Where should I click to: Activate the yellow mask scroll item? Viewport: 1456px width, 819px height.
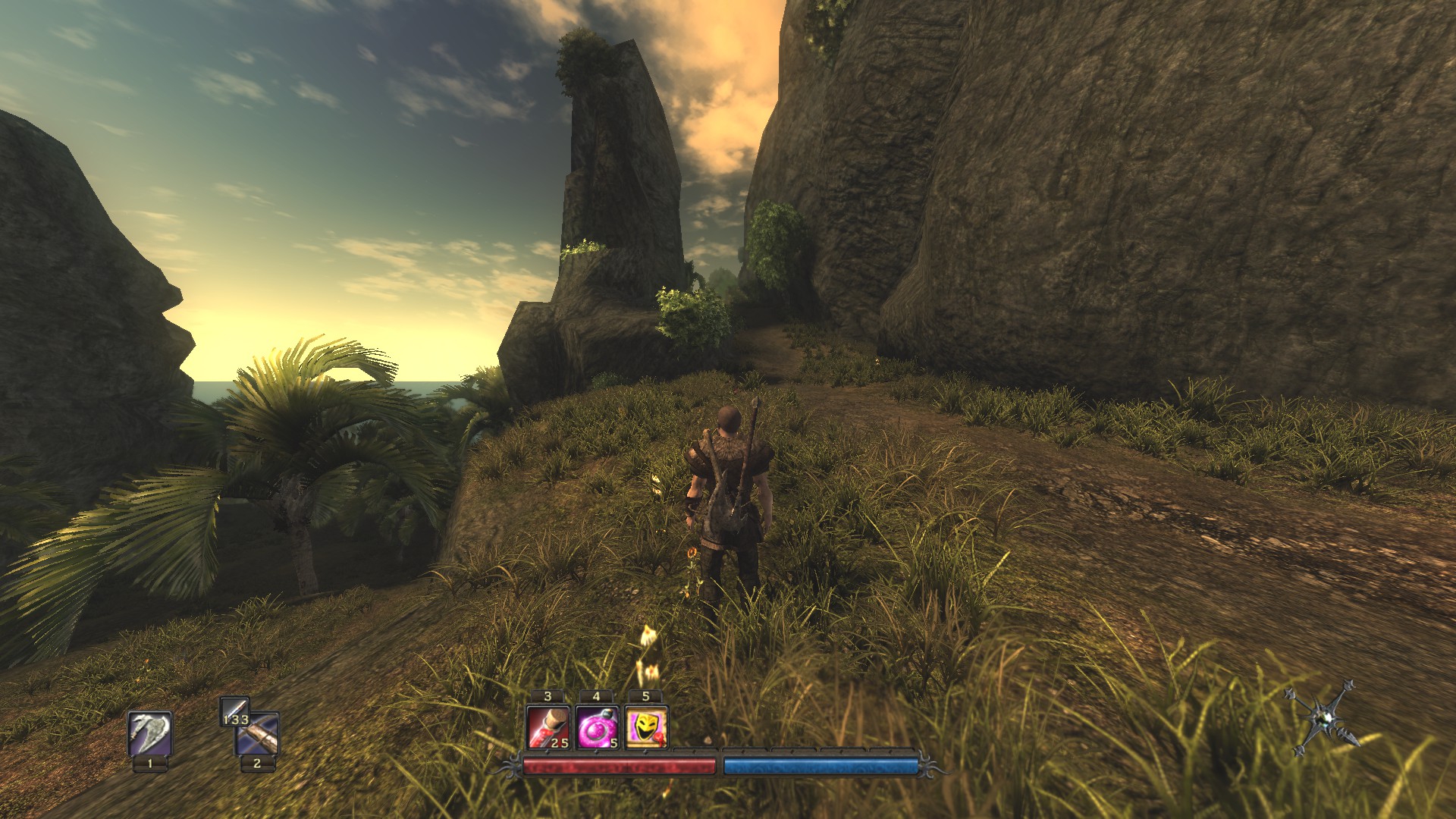pyautogui.click(x=645, y=727)
